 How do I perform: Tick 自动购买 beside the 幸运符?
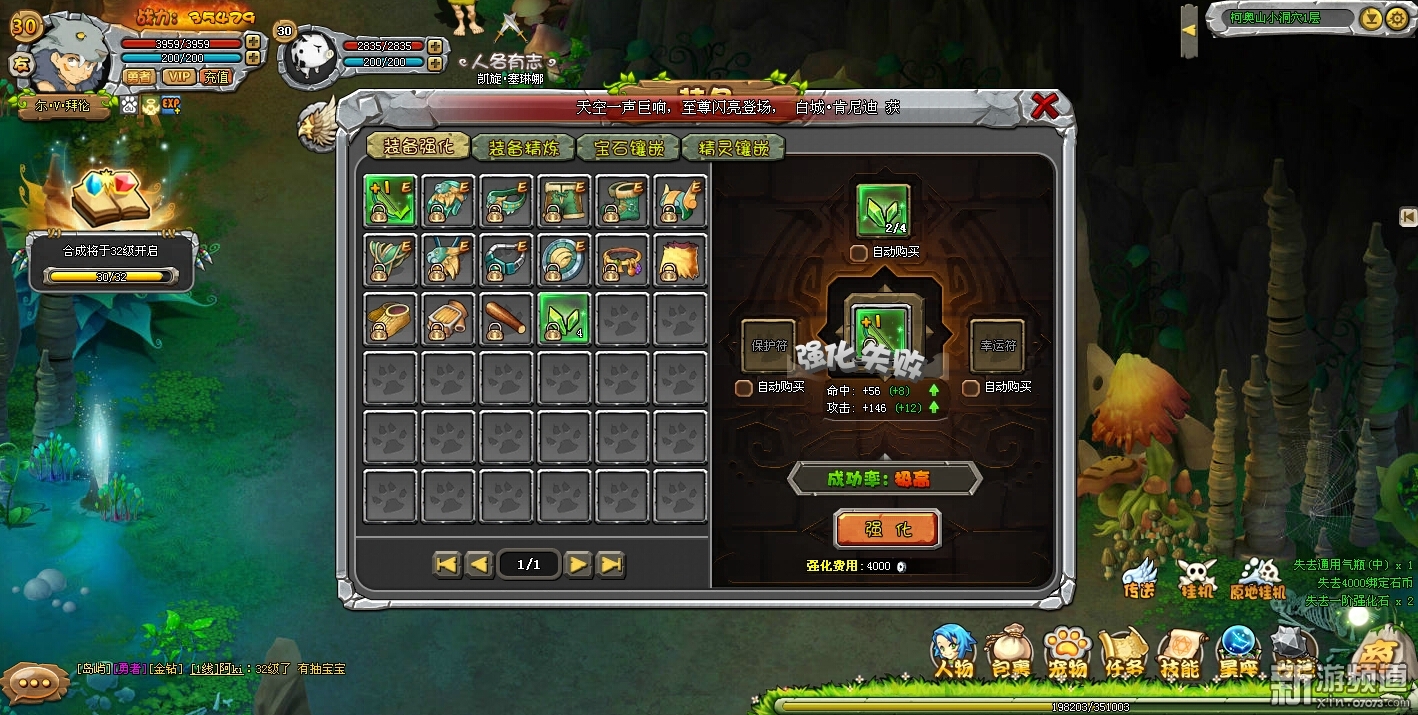pyautogui.click(x=970, y=387)
